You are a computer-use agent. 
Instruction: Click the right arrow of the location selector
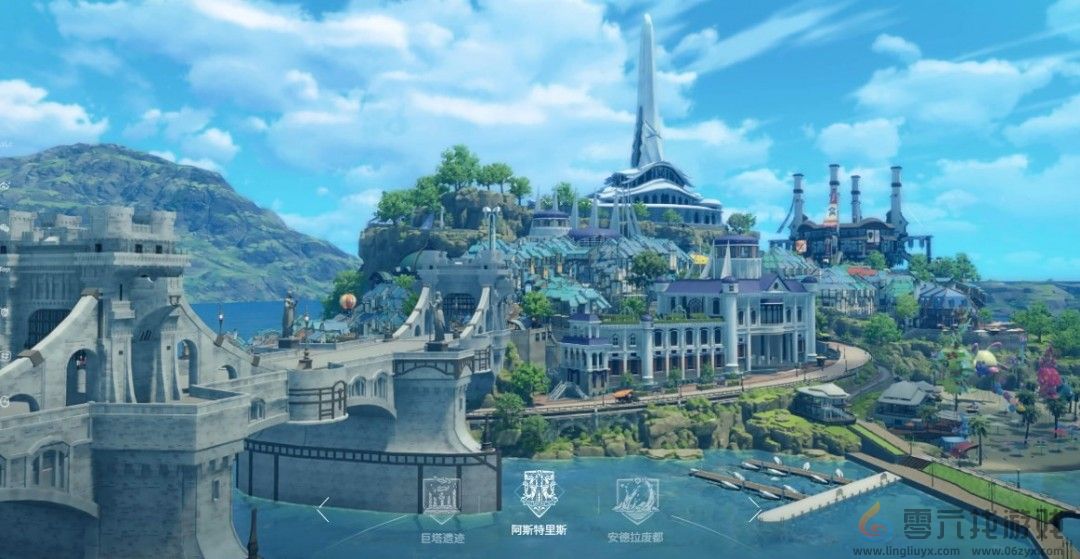(x=755, y=510)
